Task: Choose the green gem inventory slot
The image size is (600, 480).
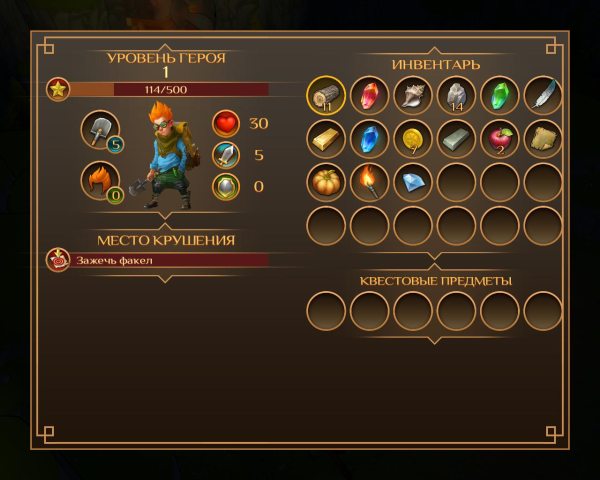Action: click(500, 97)
